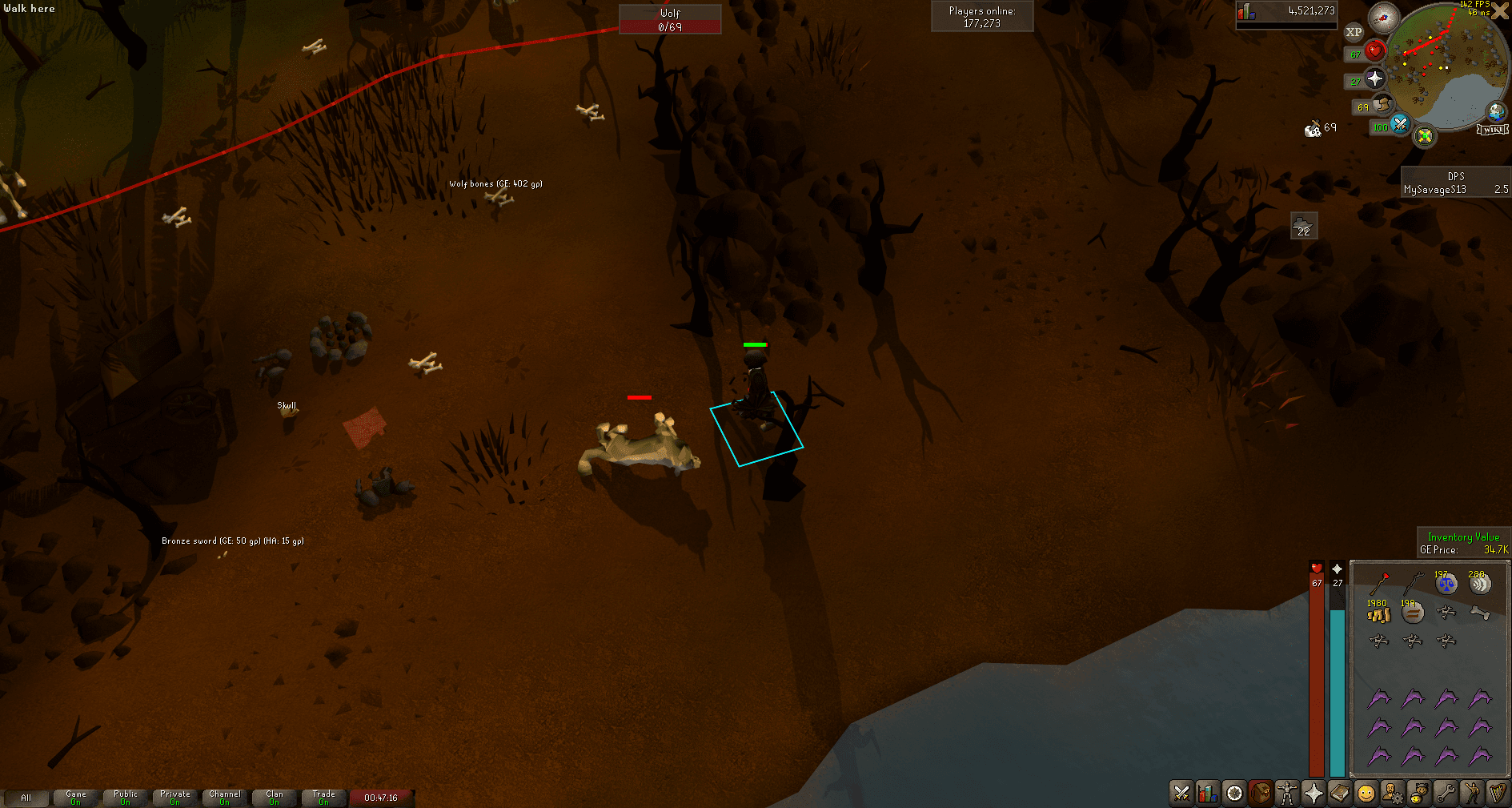Open the Magic spellbook tab
Image resolution: width=1512 pixels, height=808 pixels.
[1340, 794]
